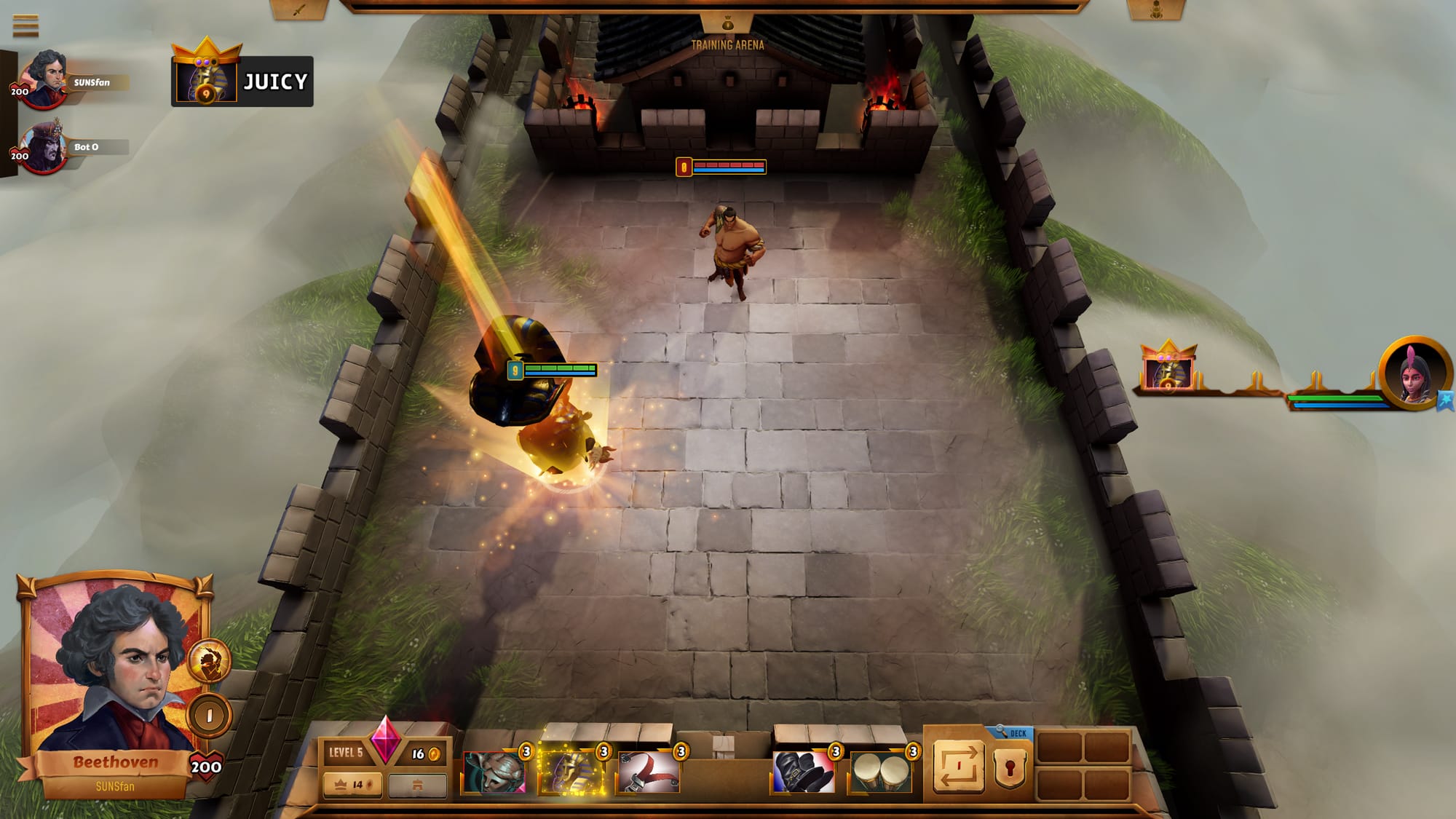Image resolution: width=1456 pixels, height=819 pixels.
Task: Click the scarab tab at the top right
Action: pos(1155,10)
